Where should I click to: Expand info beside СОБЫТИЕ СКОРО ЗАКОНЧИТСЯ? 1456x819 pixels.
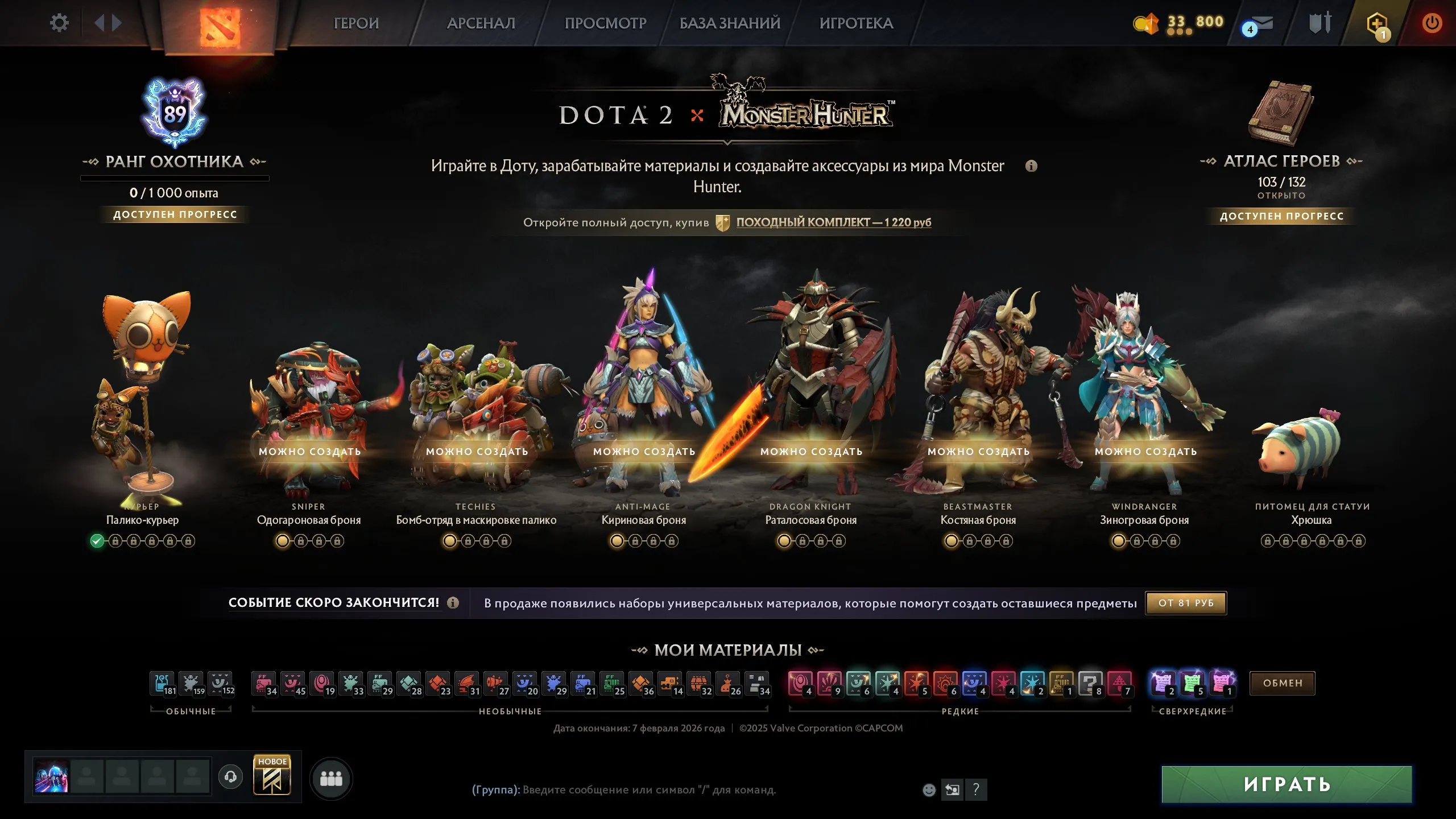point(452,603)
